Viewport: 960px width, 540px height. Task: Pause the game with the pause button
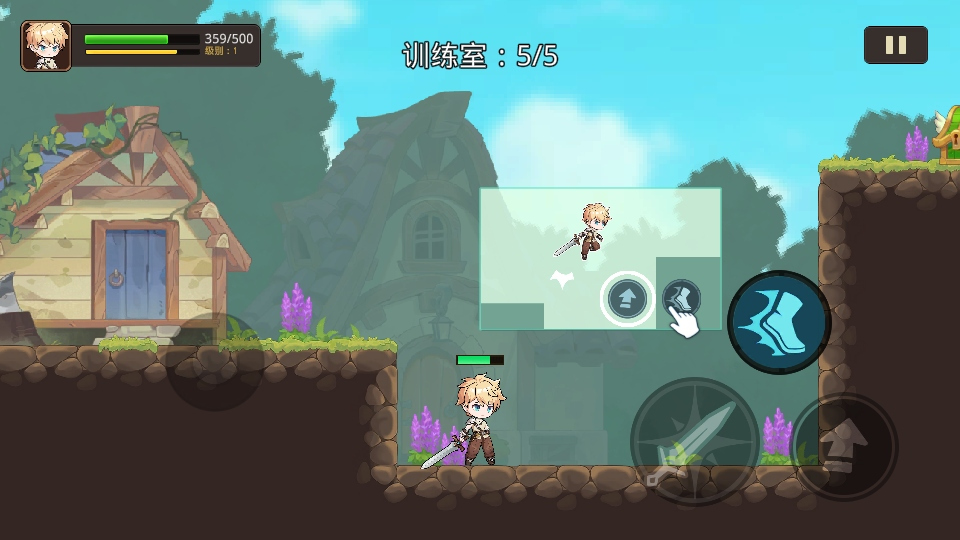click(895, 45)
